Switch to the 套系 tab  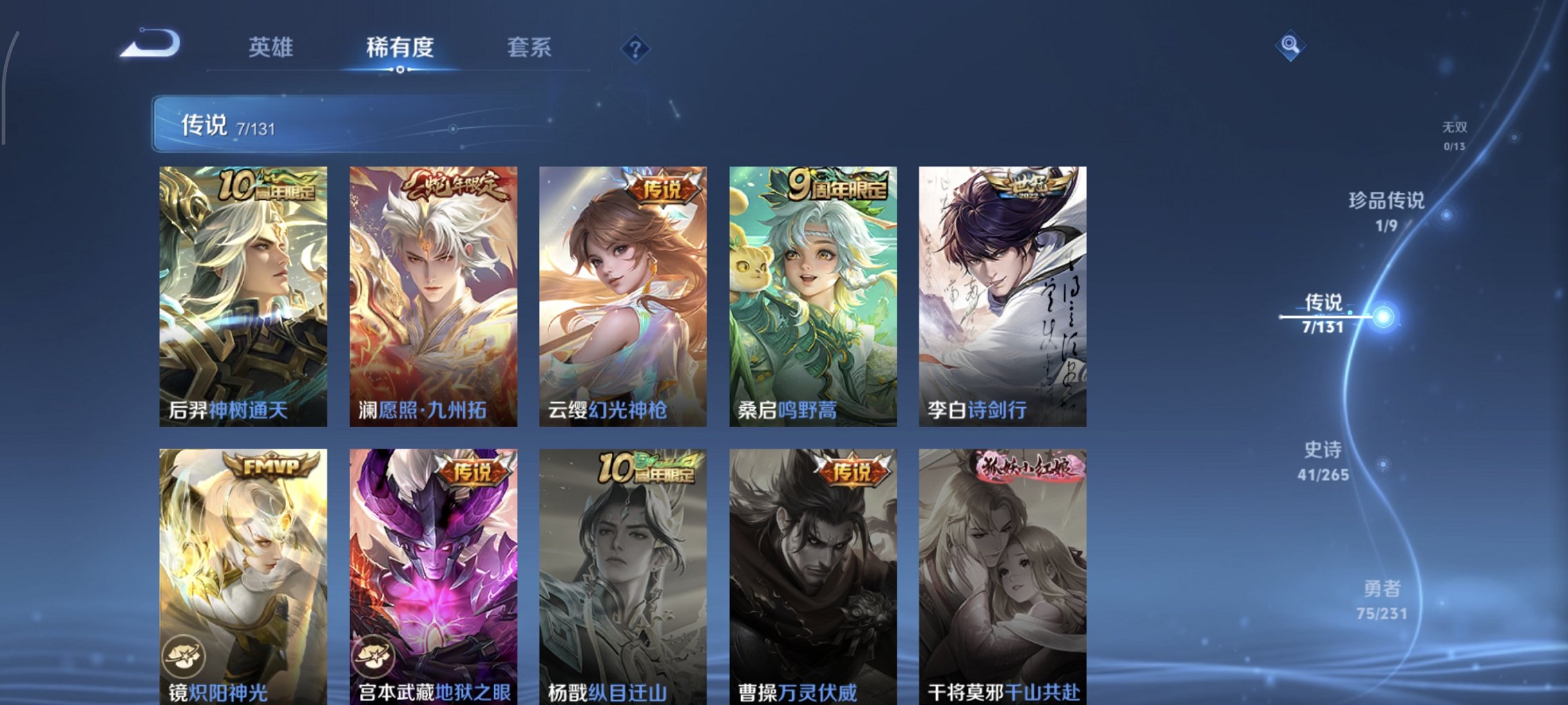click(528, 48)
